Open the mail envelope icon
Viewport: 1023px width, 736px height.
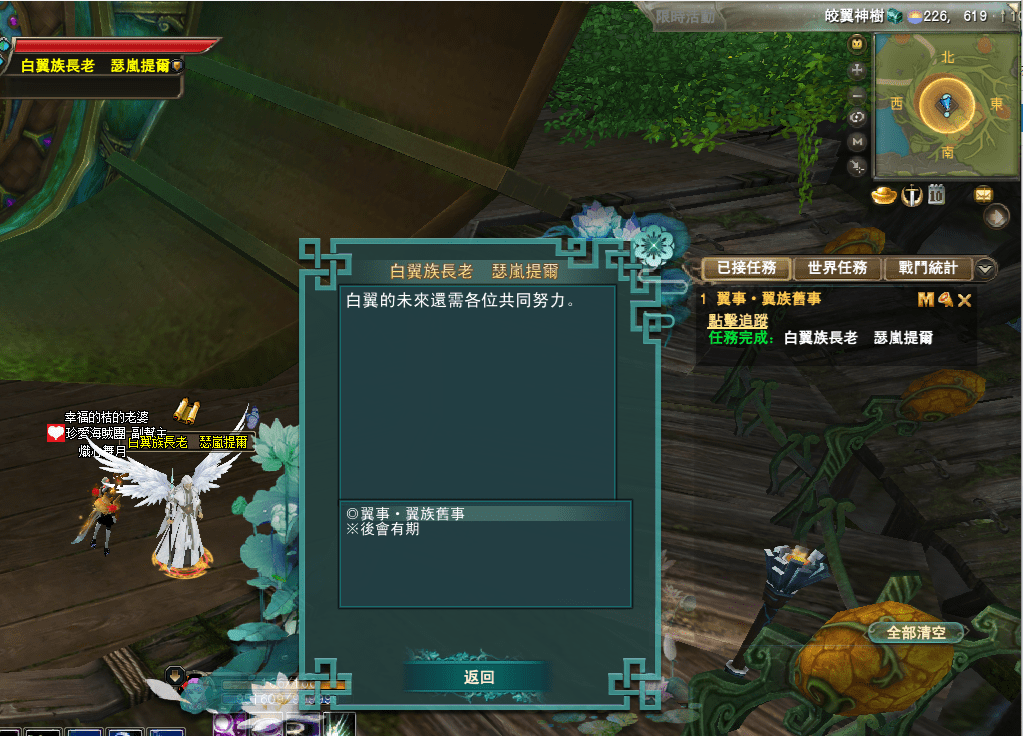point(984,194)
